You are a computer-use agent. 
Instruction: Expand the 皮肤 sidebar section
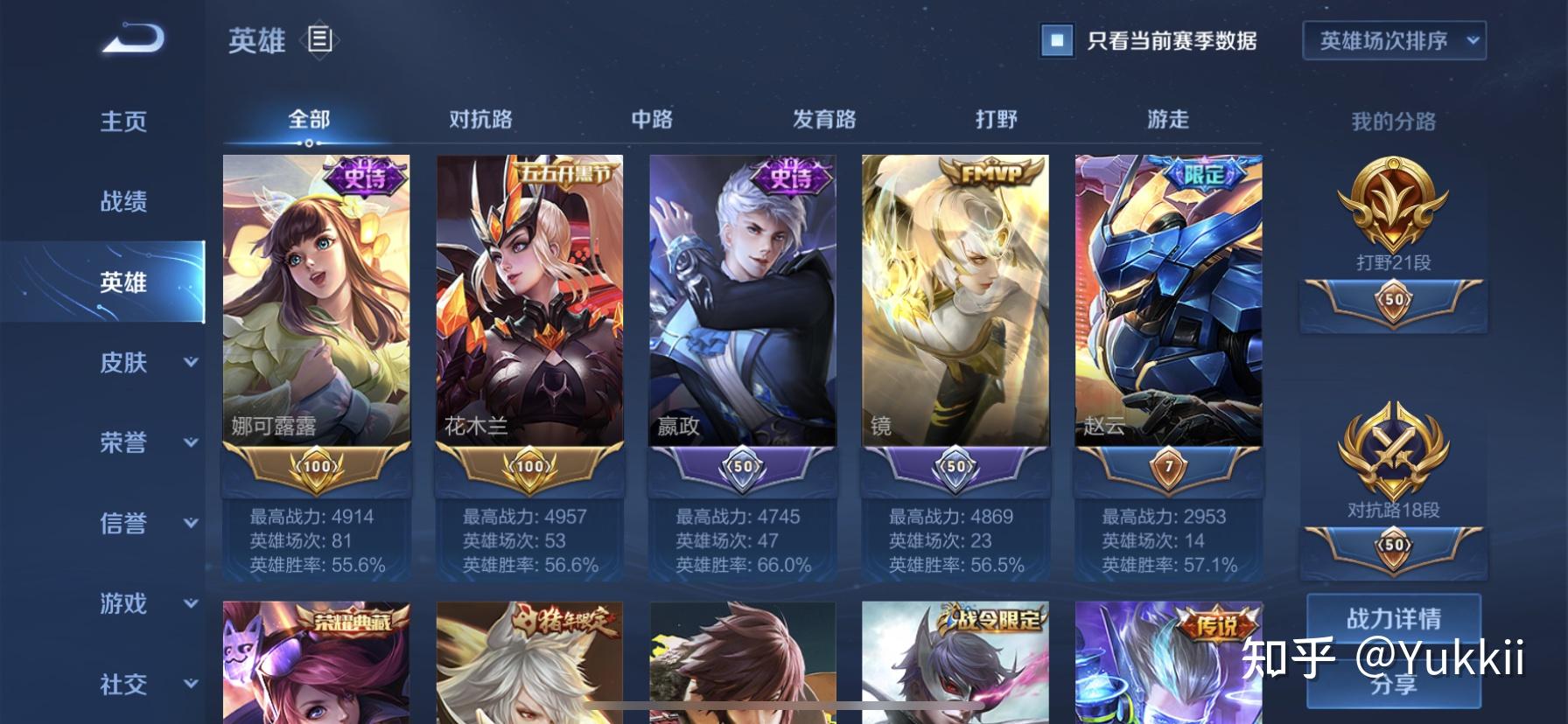[124, 363]
